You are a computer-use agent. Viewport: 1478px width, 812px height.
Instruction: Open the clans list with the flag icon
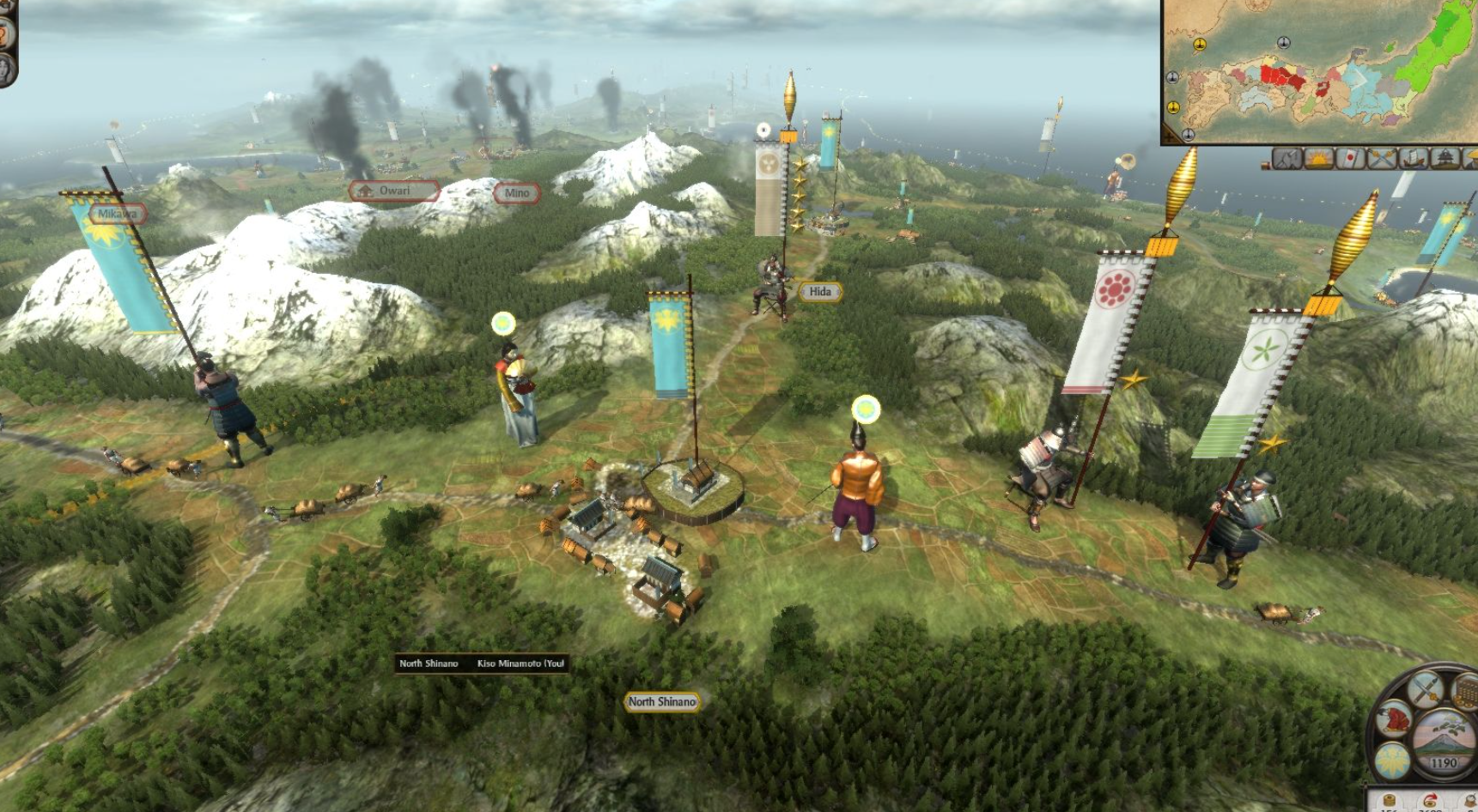(x=1350, y=160)
